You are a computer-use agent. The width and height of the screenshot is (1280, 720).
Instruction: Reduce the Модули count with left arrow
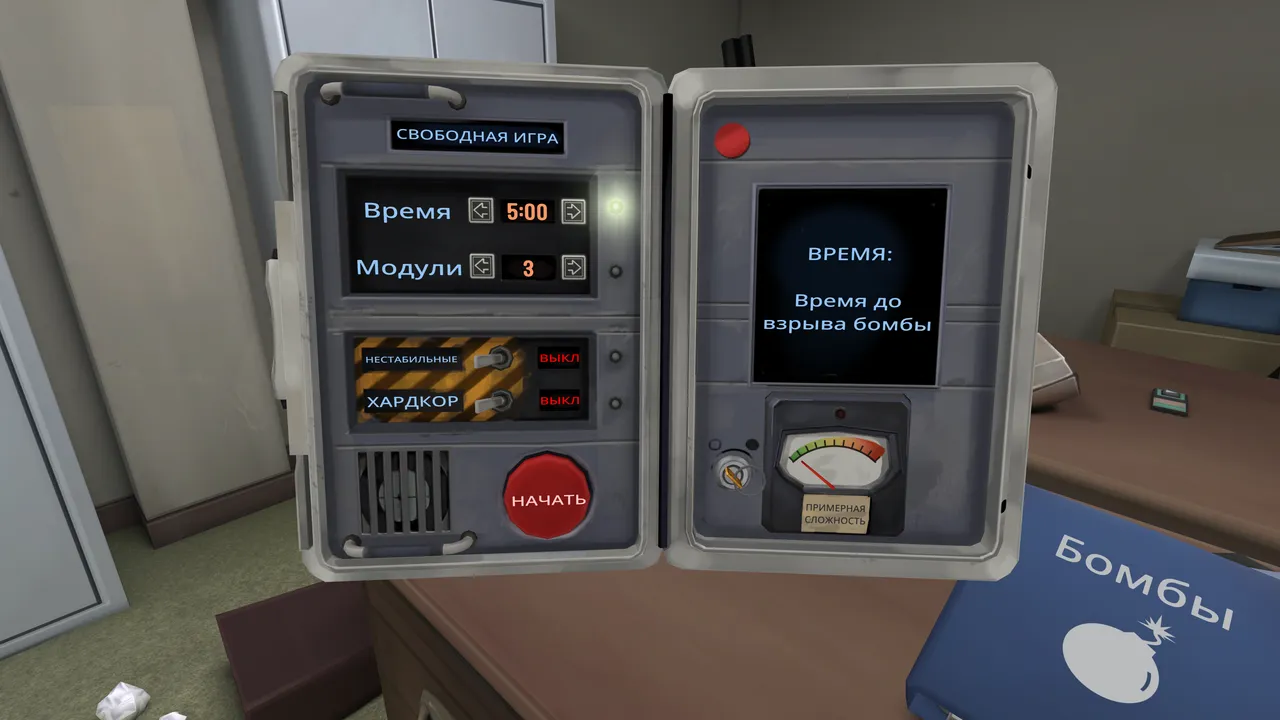click(482, 267)
